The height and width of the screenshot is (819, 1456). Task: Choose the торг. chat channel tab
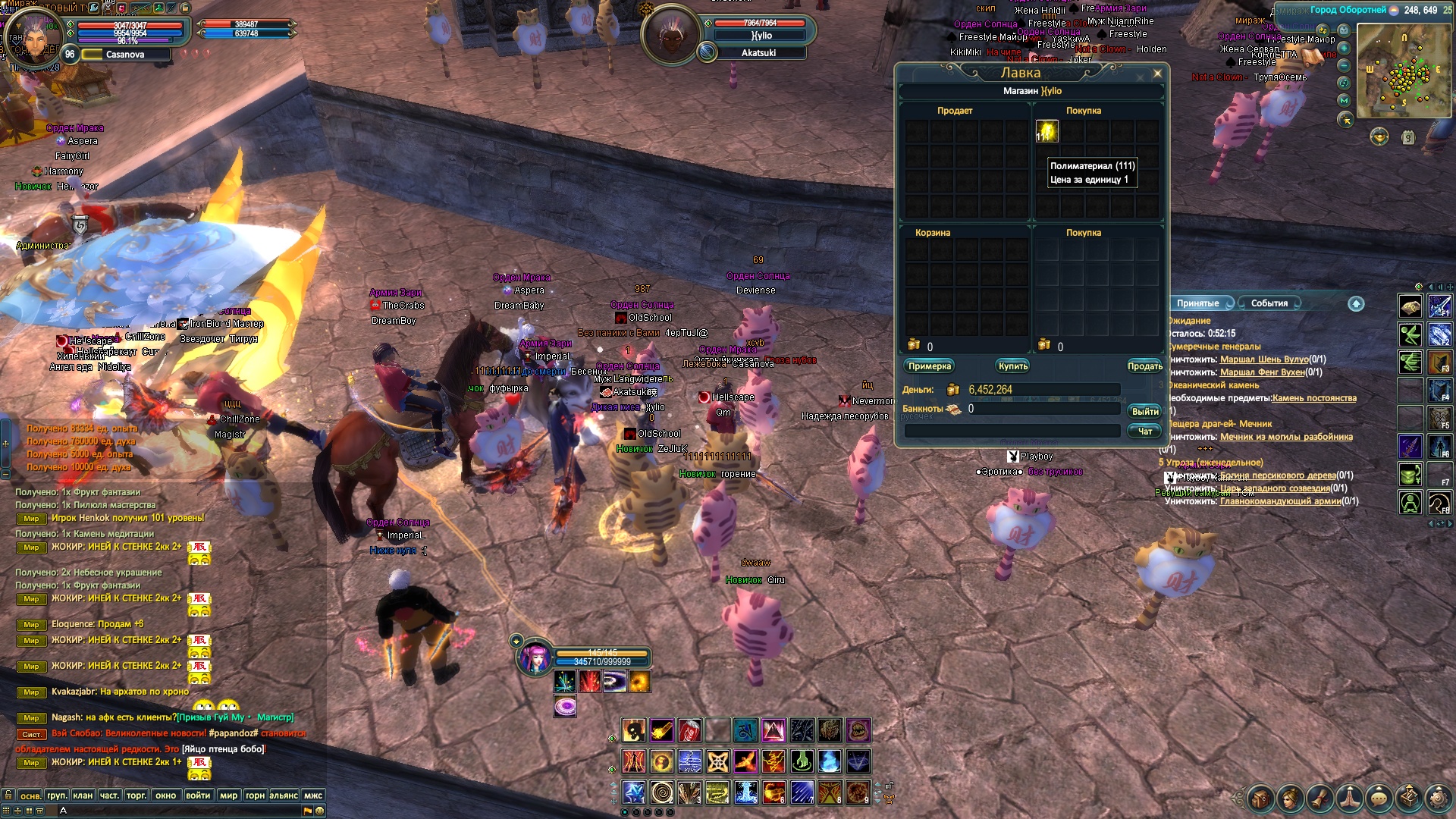tap(136, 795)
